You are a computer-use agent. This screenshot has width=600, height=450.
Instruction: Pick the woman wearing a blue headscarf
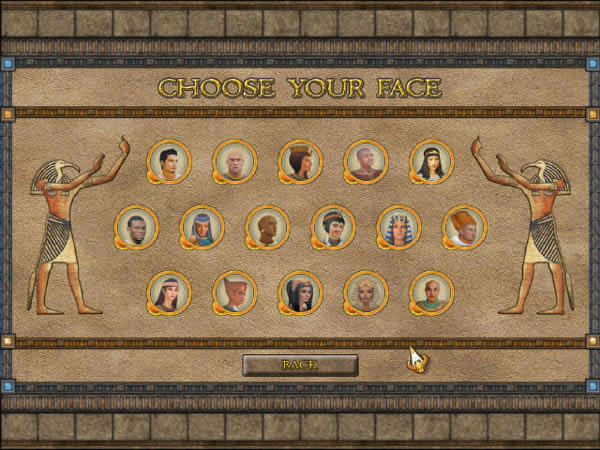(201, 226)
